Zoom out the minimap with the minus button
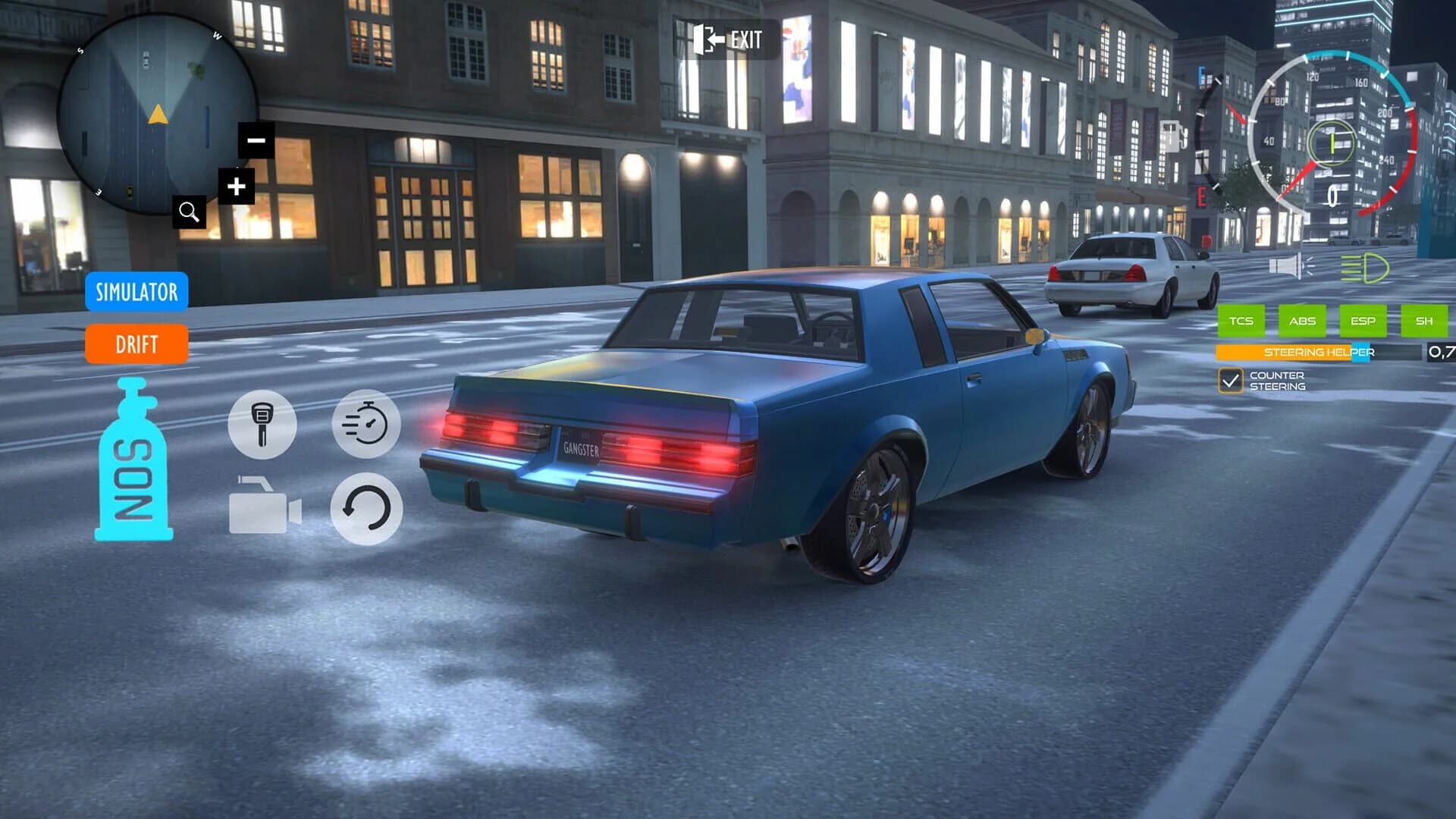Viewport: 1456px width, 819px height. pyautogui.click(x=256, y=140)
